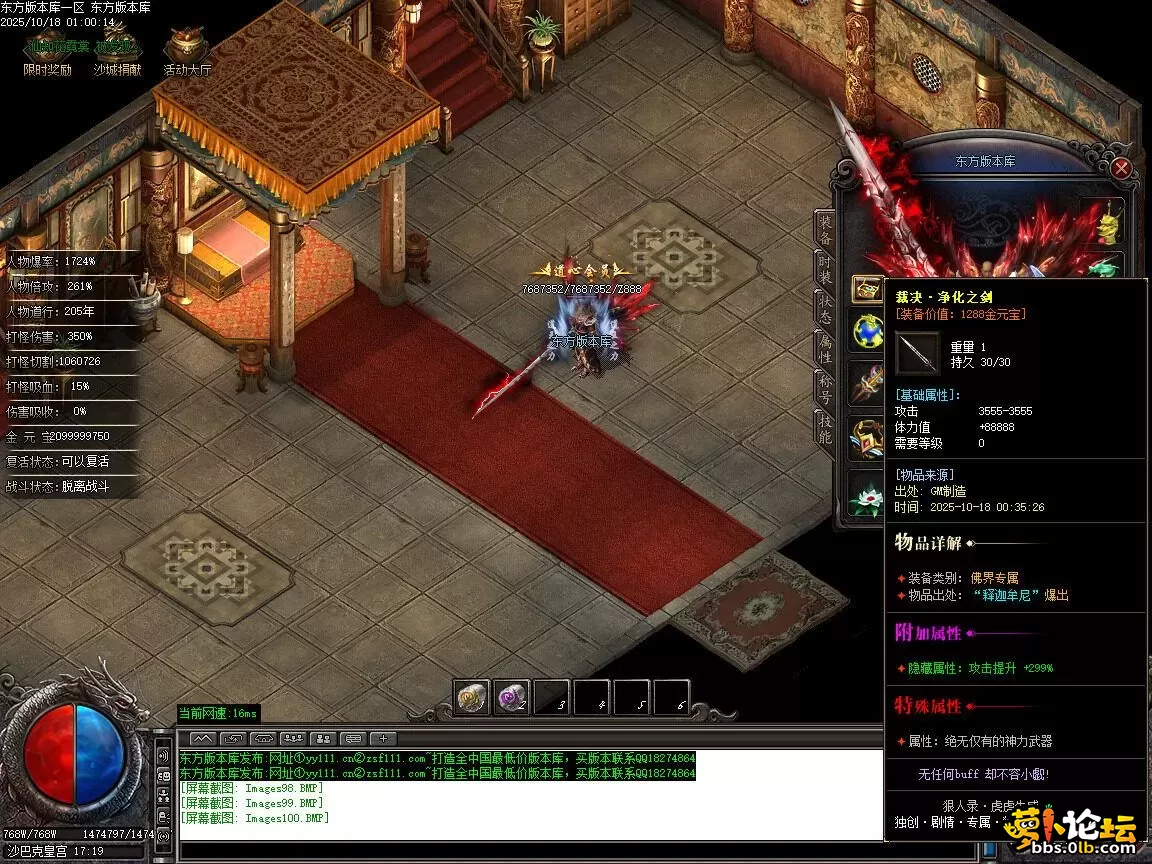The image size is (1152, 864).
Task: Switch to the 技能 skills tab
Action: (825, 430)
